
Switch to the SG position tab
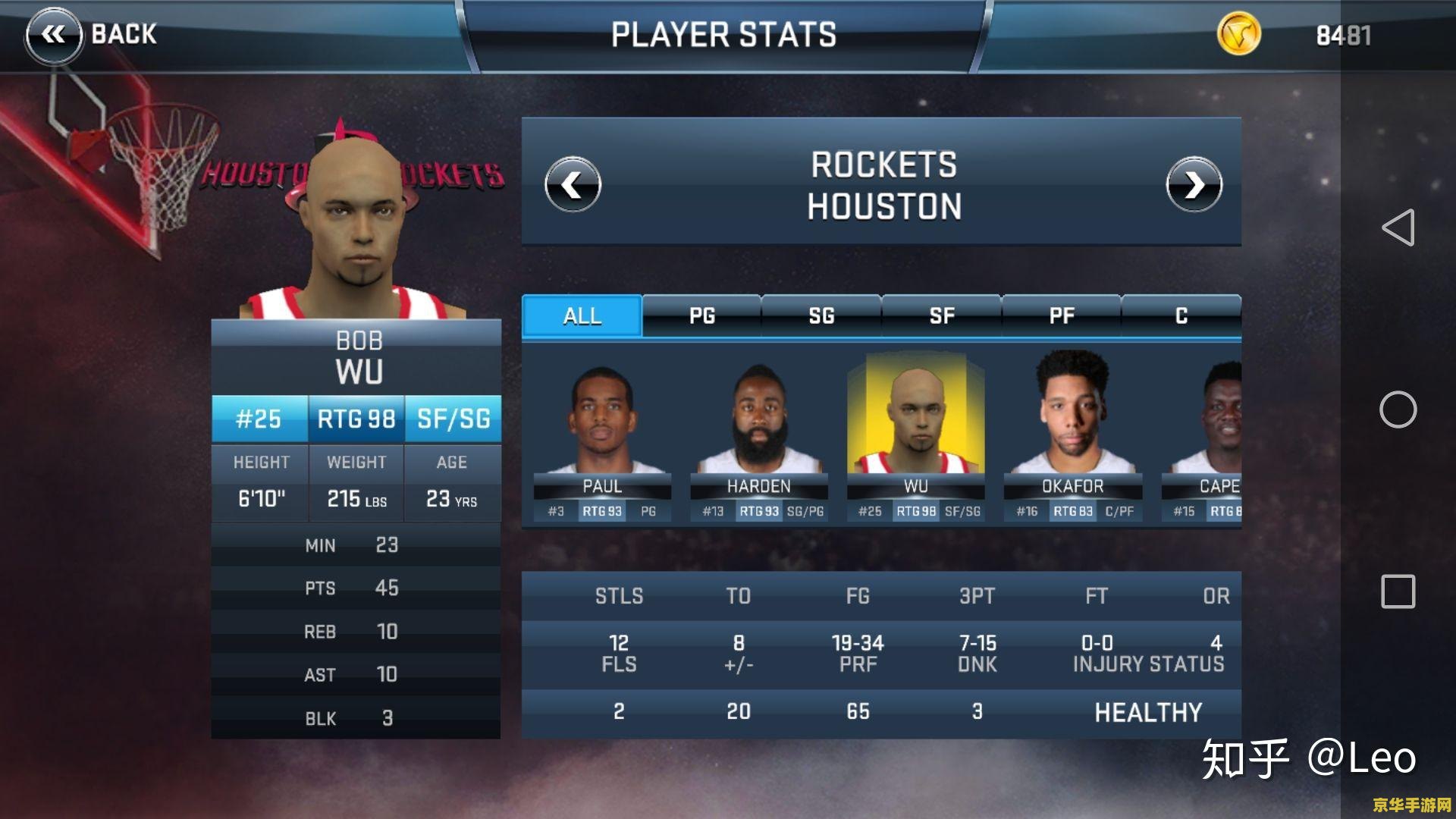821,315
